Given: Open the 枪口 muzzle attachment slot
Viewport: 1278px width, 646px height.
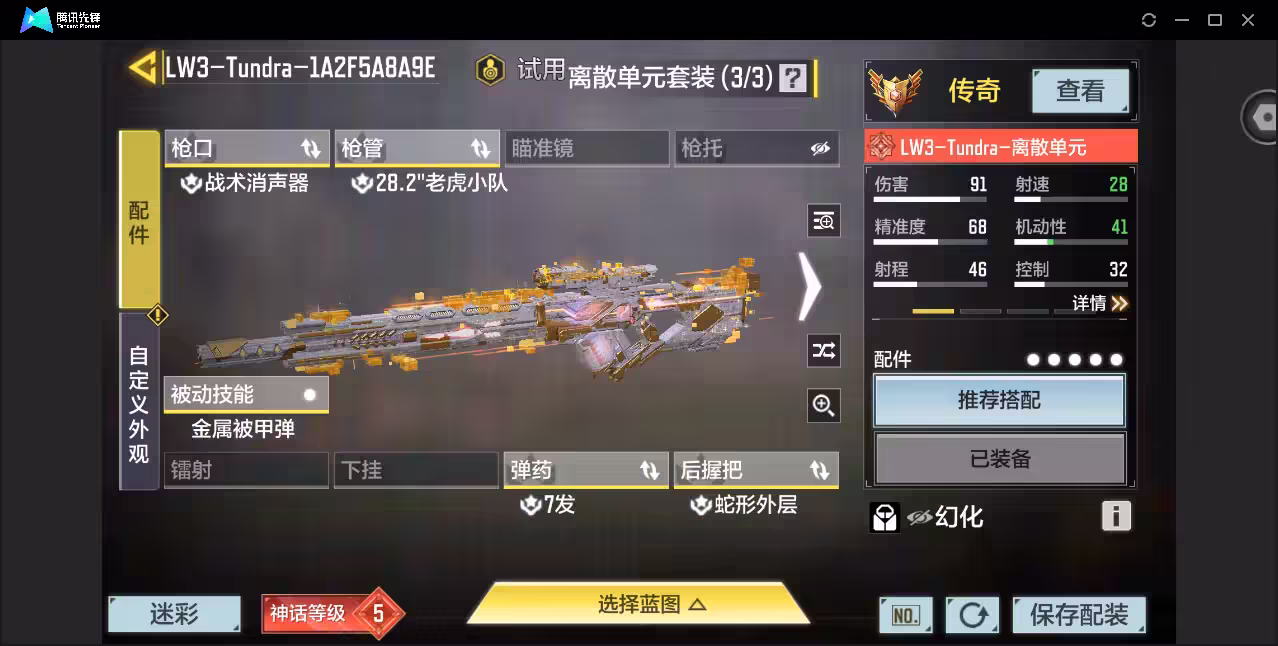Looking at the screenshot, I should [x=246, y=149].
